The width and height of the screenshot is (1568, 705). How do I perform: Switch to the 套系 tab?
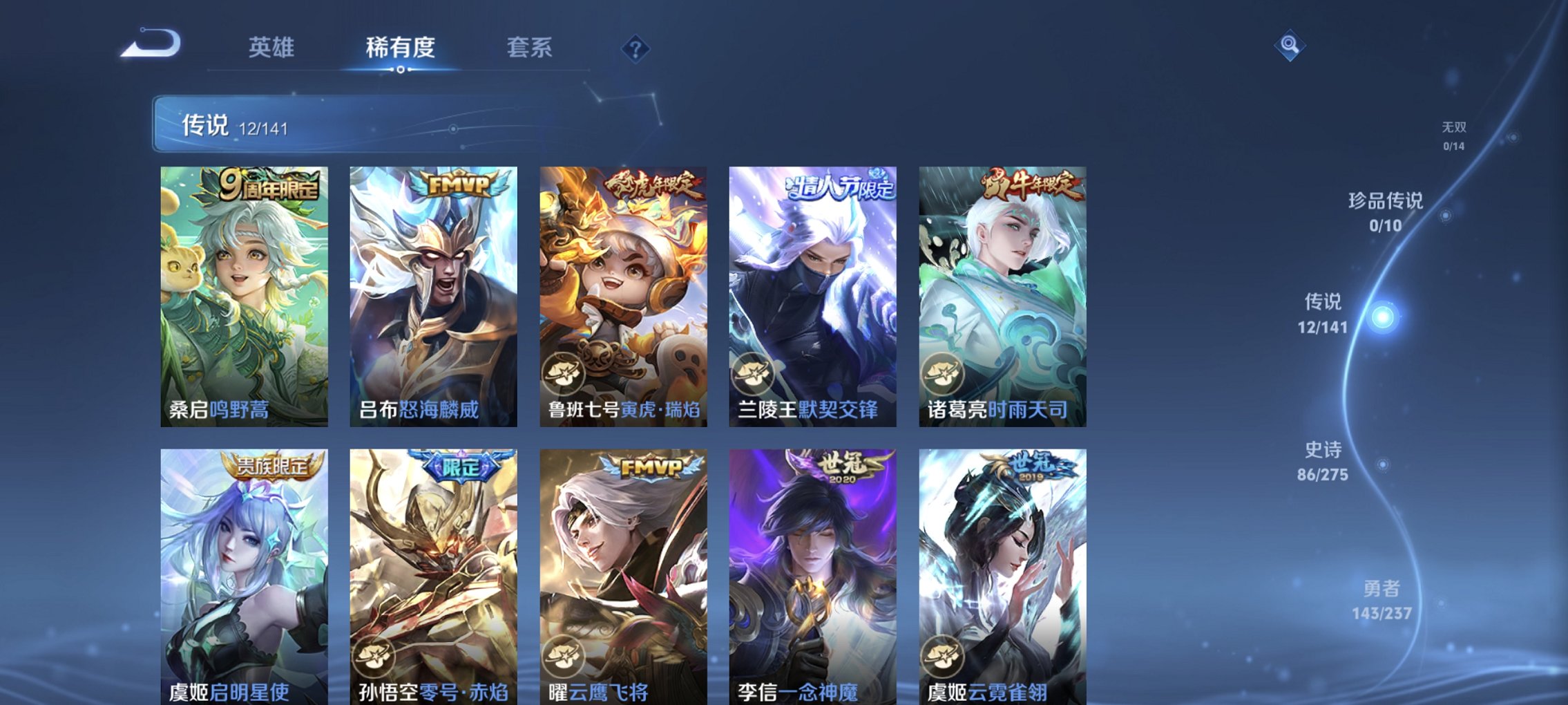(x=528, y=47)
